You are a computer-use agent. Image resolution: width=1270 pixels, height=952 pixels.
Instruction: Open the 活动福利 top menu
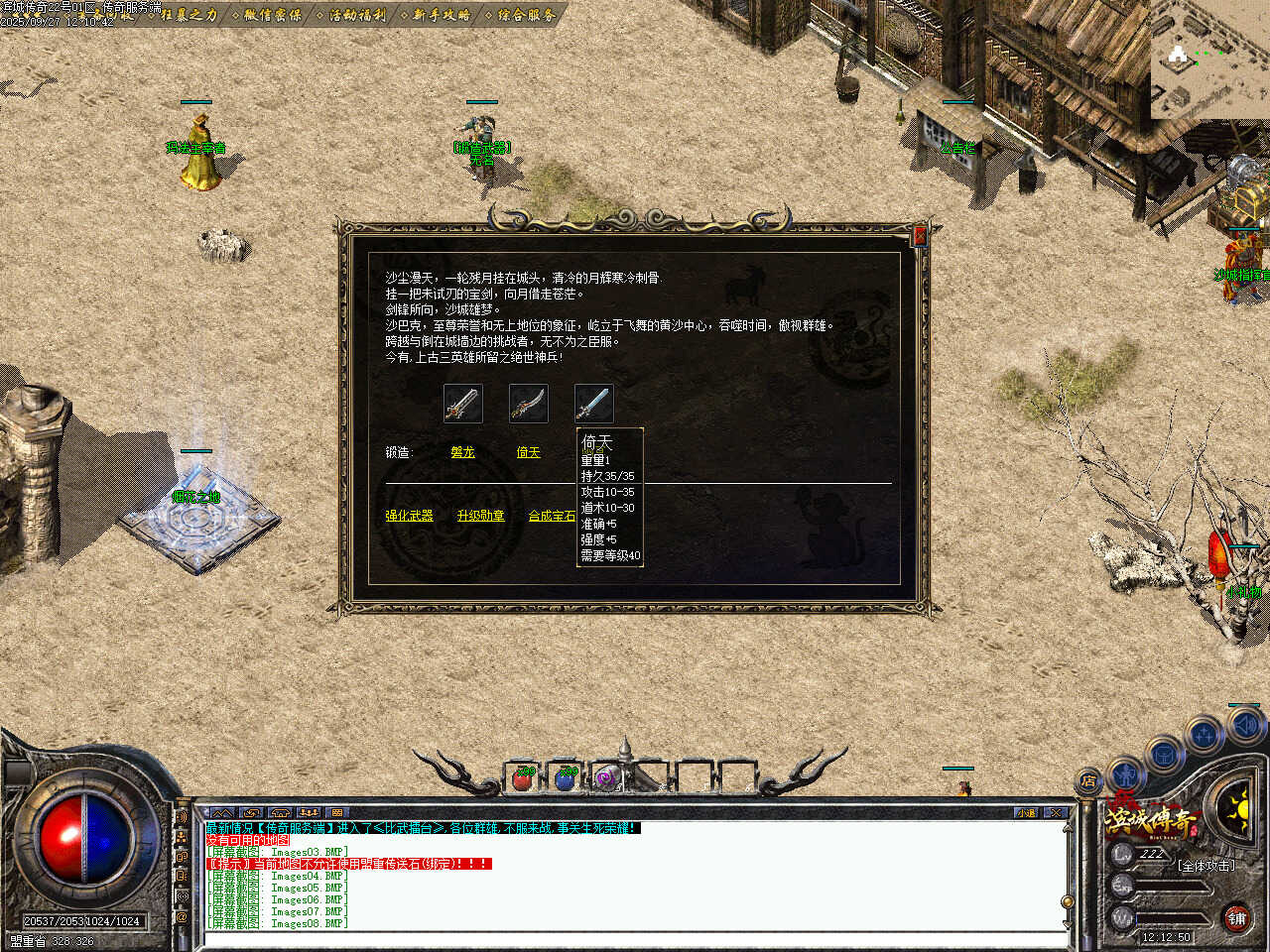pos(357,15)
